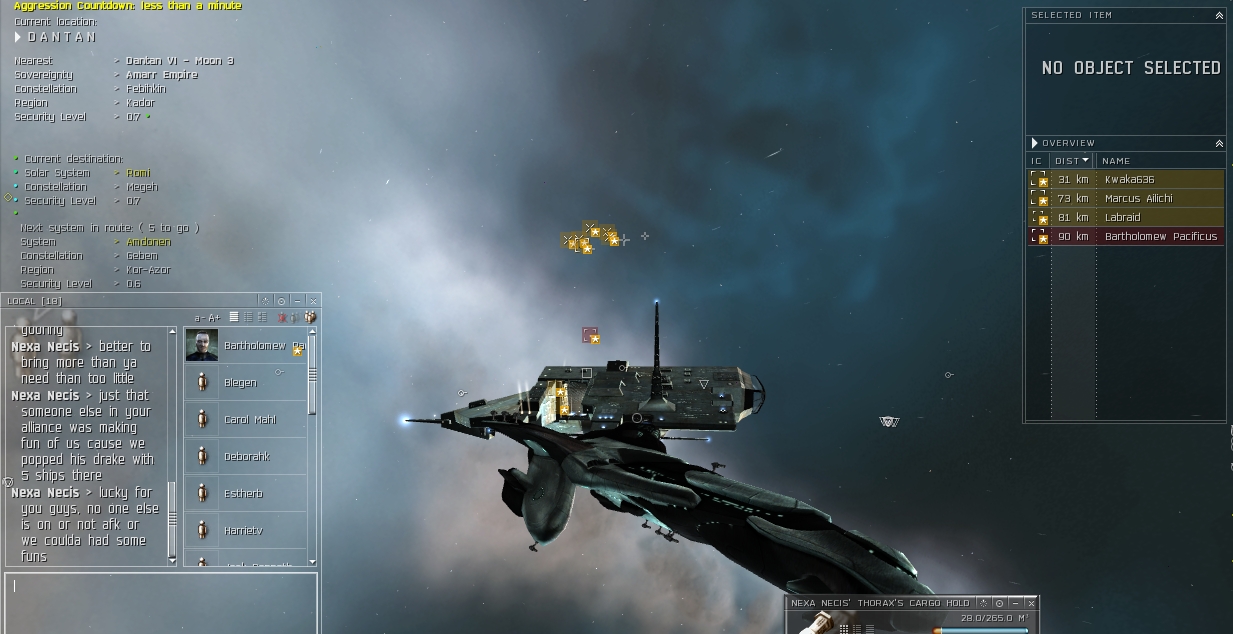Open the Overview settings arrow menu
The width and height of the screenshot is (1233, 634).
[1035, 144]
